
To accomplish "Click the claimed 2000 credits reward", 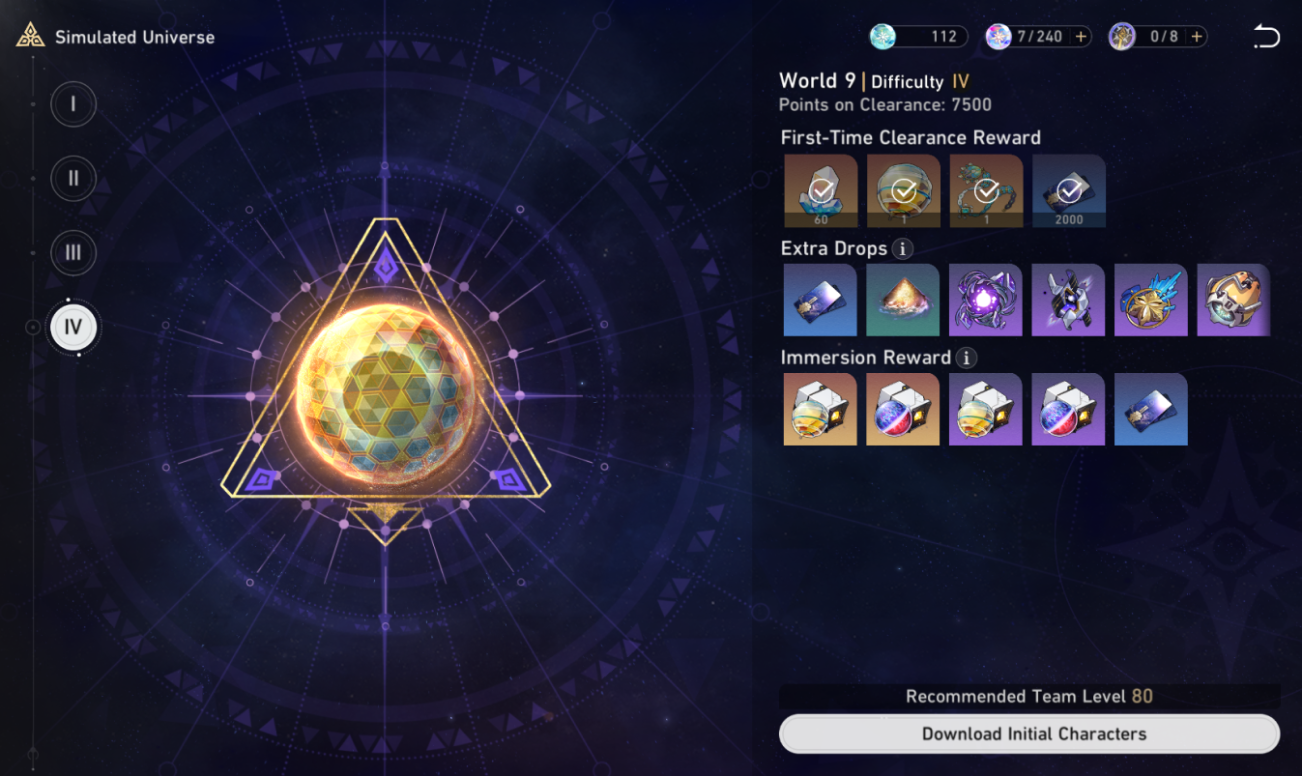I will pos(1068,190).
